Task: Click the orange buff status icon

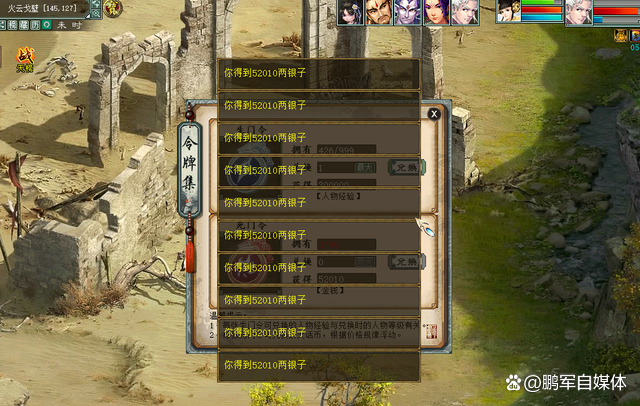Action: (x=620, y=36)
